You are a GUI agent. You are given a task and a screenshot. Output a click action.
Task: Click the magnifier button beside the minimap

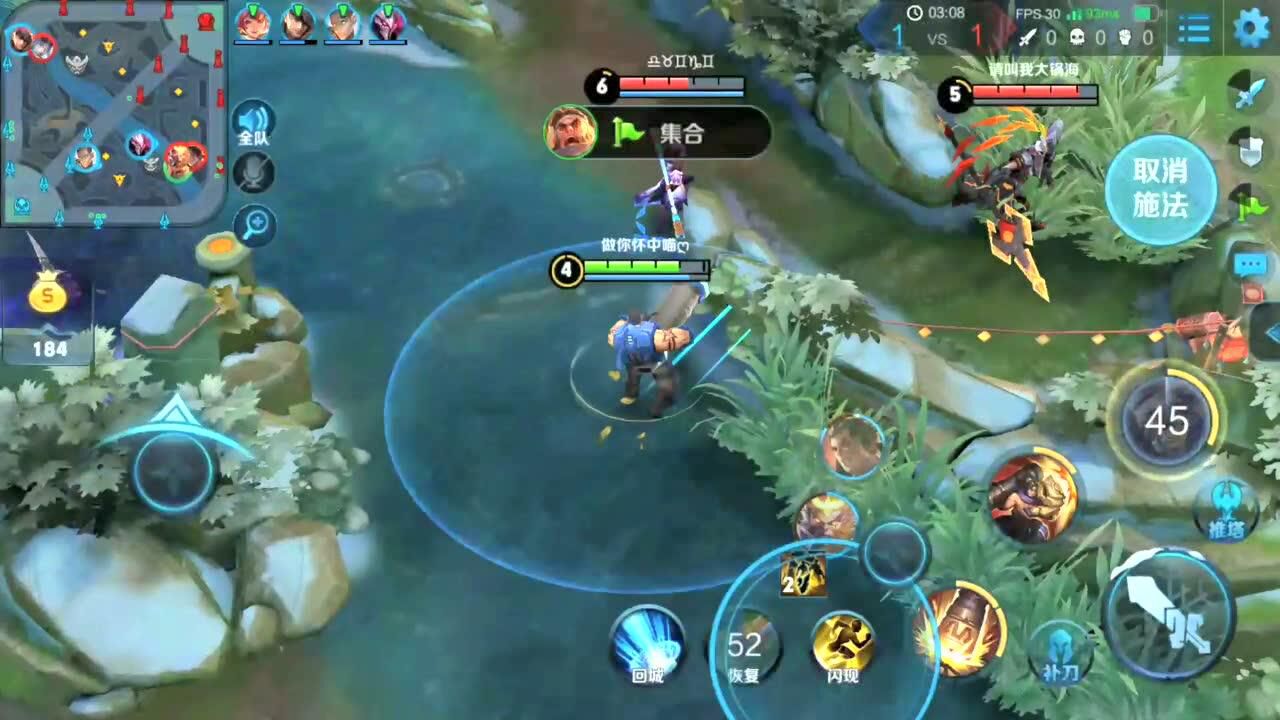(255, 226)
